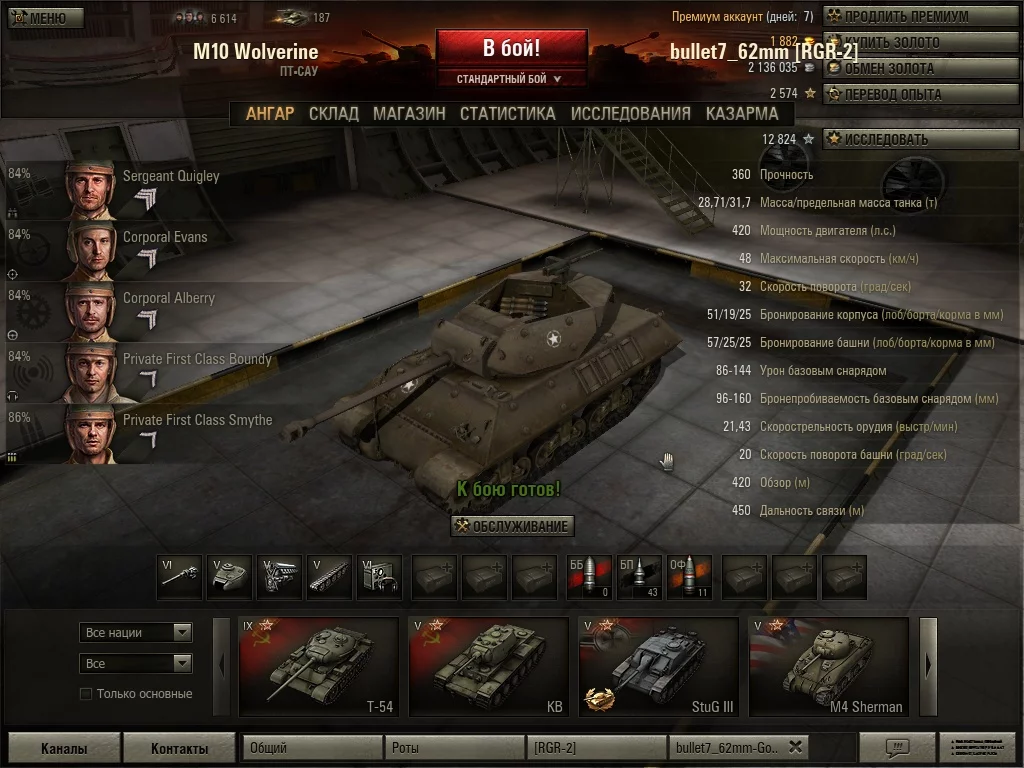Image resolution: width=1024 pixels, height=768 pixels.
Task: Click the Продлить премиум button
Action: click(x=919, y=16)
